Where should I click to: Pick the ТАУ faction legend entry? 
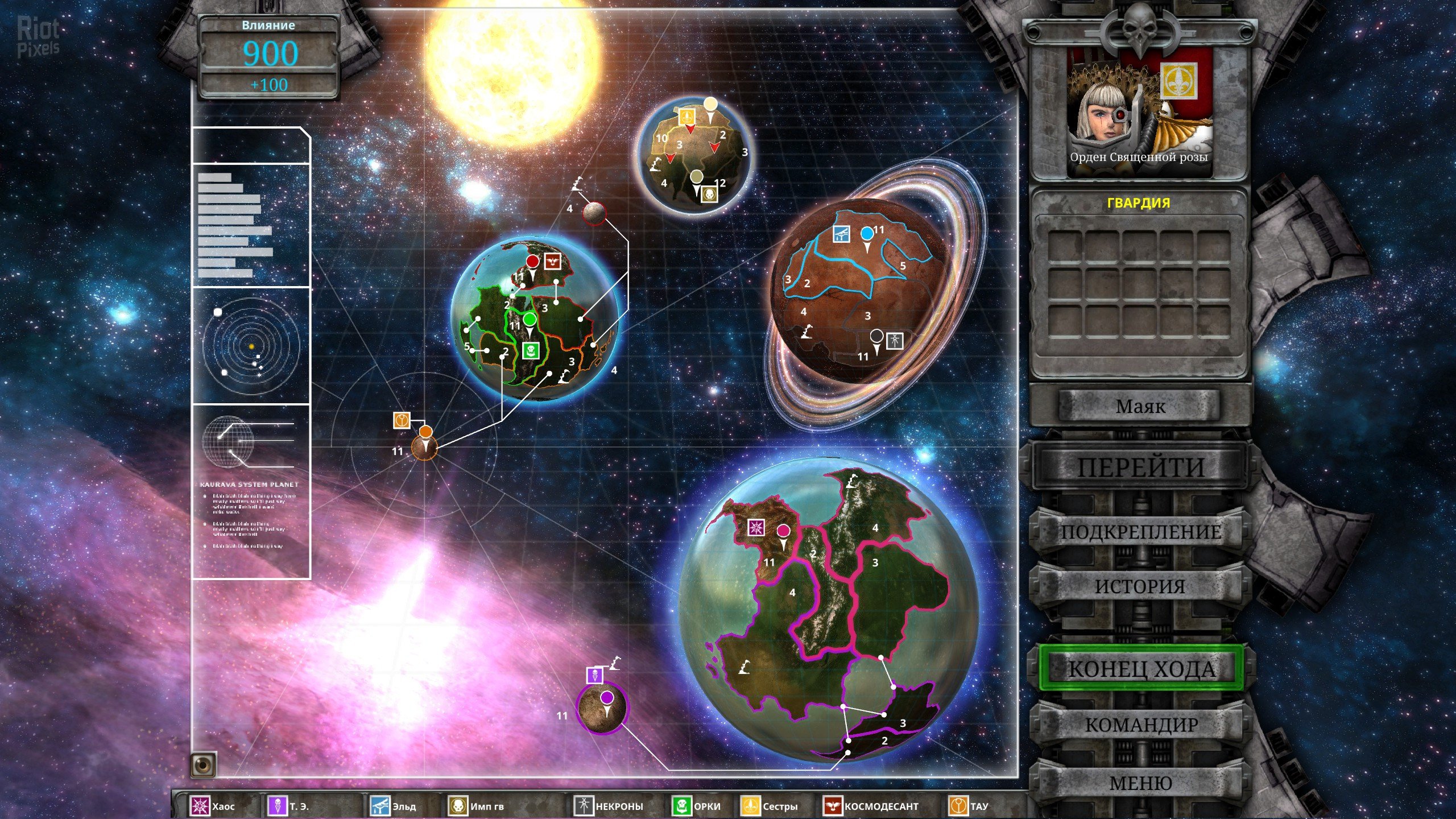coord(969,806)
